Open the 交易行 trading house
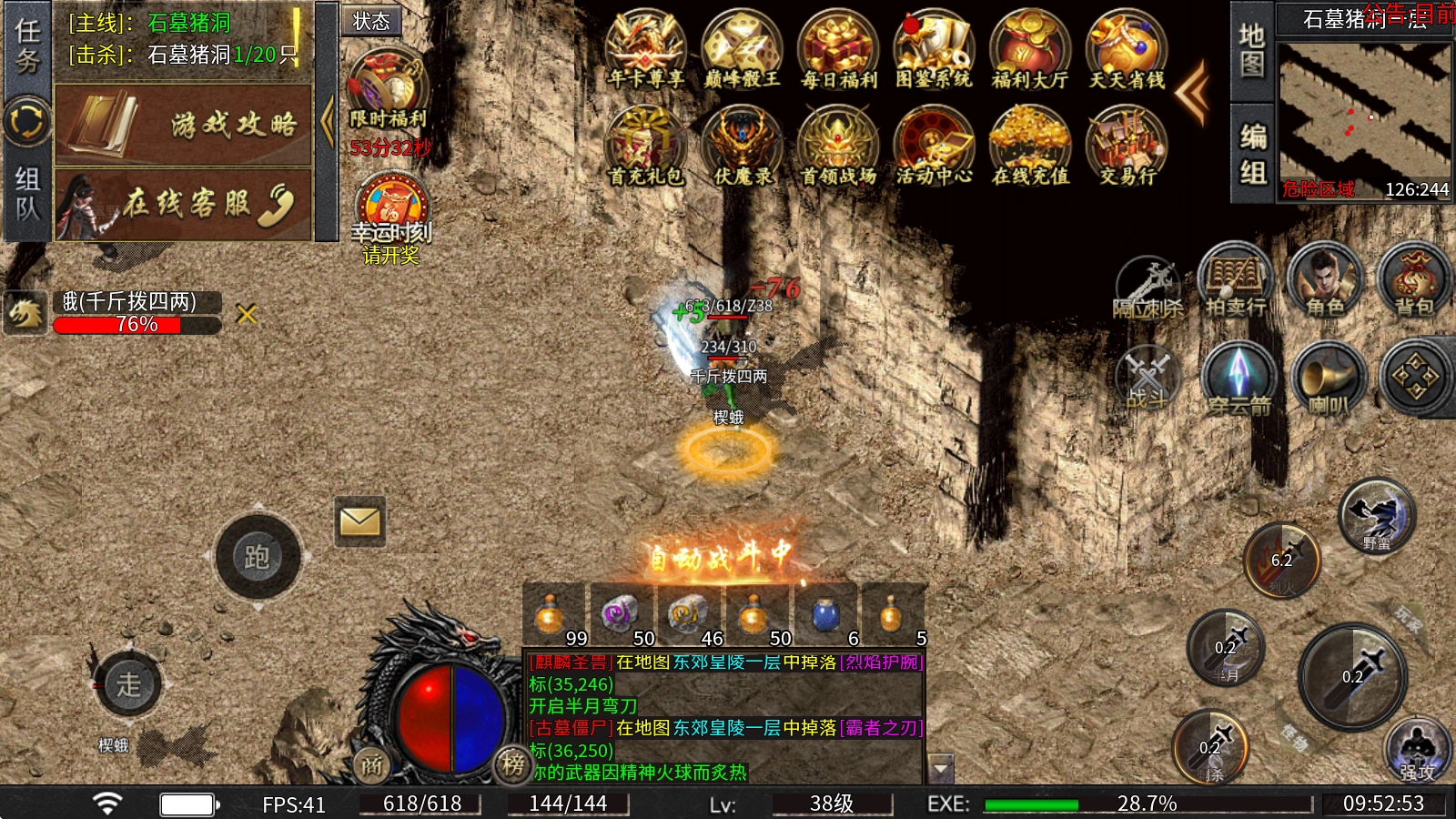This screenshot has width=1456, height=819. tap(1127, 146)
